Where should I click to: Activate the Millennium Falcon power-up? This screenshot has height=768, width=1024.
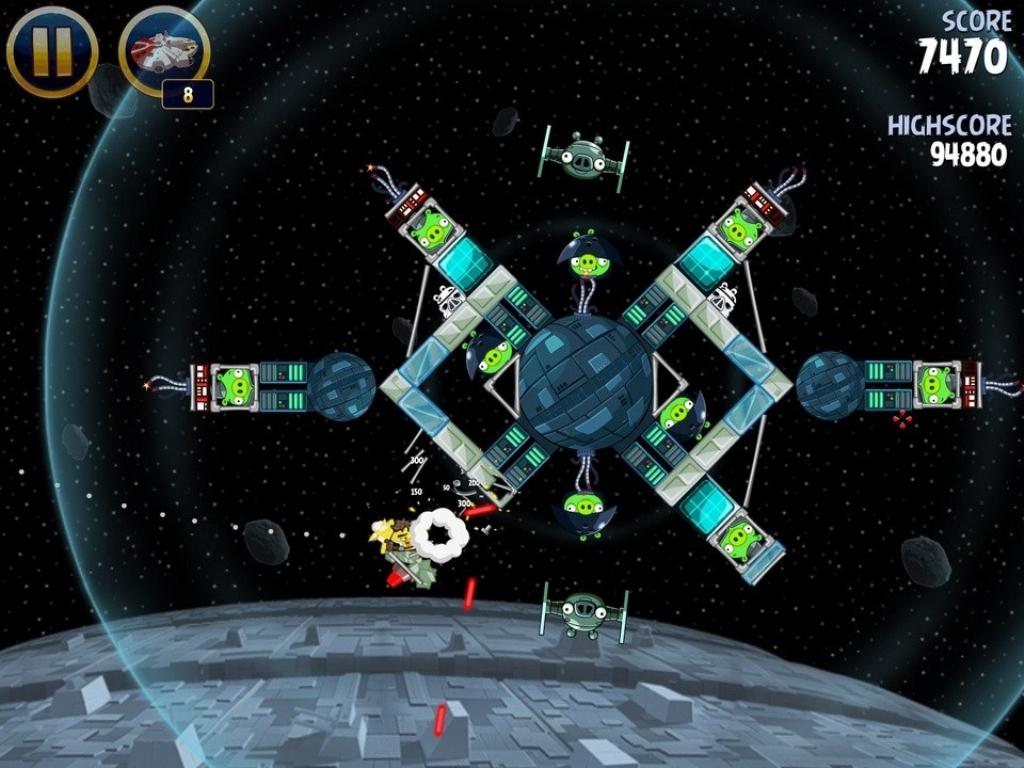point(163,50)
